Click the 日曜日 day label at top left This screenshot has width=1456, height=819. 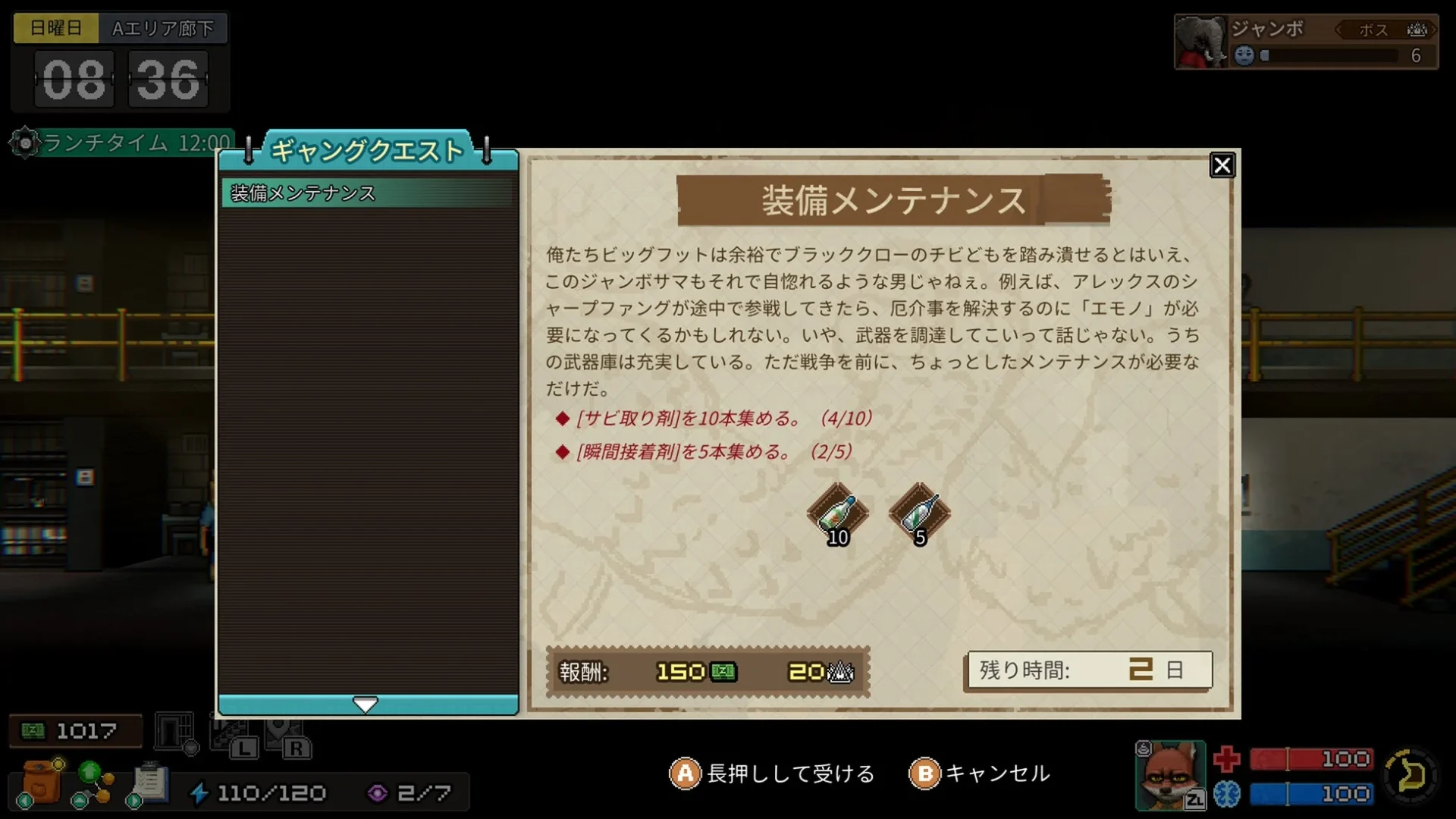click(x=55, y=28)
